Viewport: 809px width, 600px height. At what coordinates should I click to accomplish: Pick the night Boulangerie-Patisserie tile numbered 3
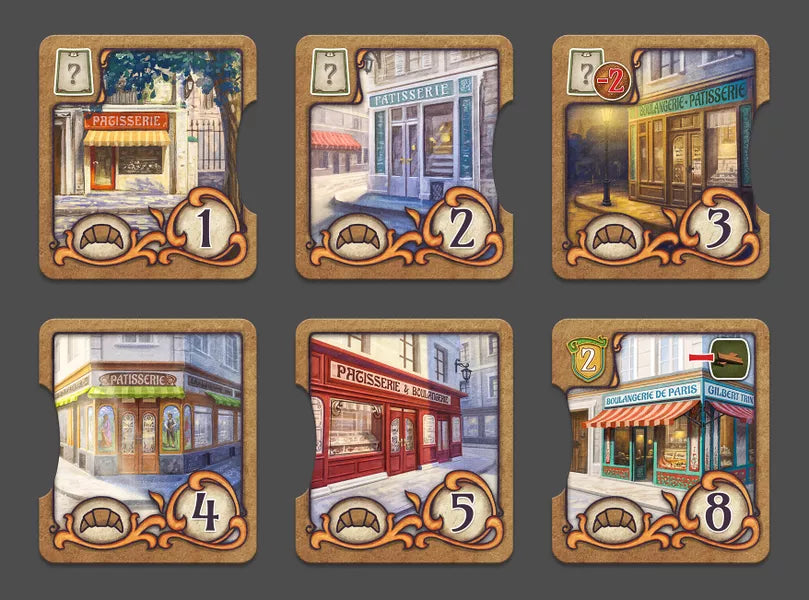point(660,157)
